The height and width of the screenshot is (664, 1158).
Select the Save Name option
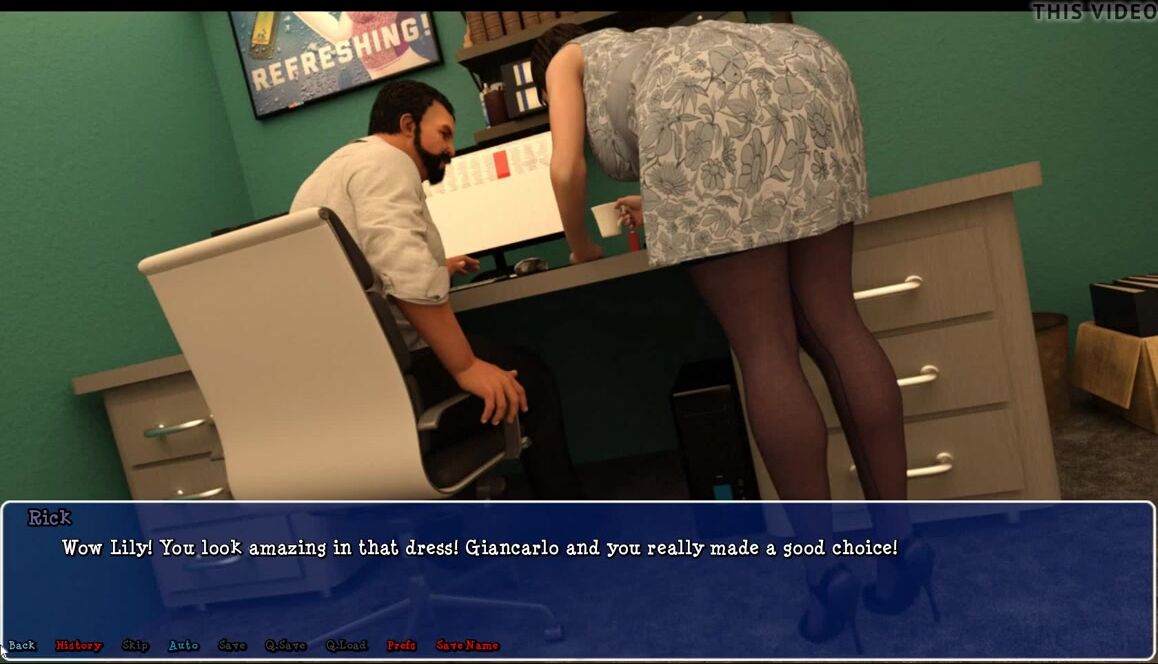[x=467, y=646]
